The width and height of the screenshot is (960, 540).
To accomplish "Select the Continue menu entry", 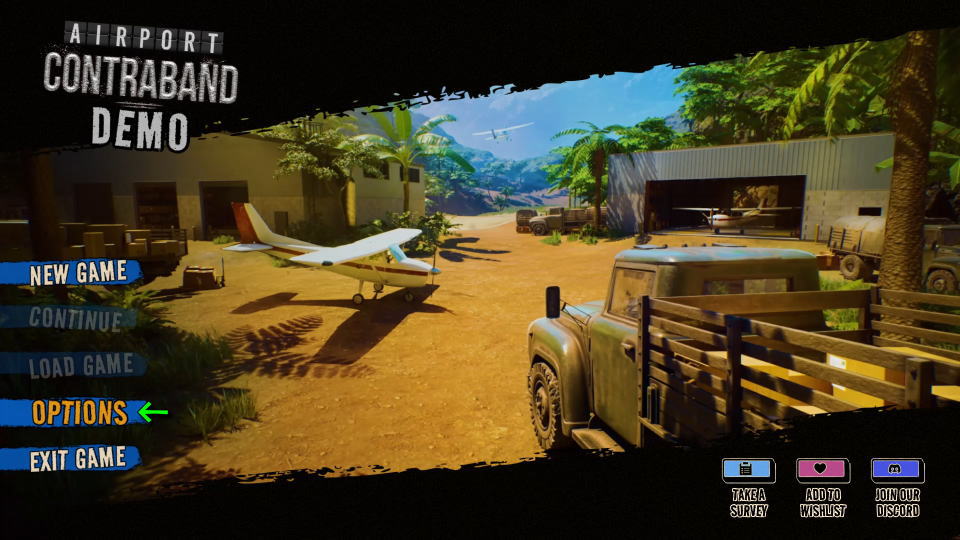I will click(x=75, y=319).
